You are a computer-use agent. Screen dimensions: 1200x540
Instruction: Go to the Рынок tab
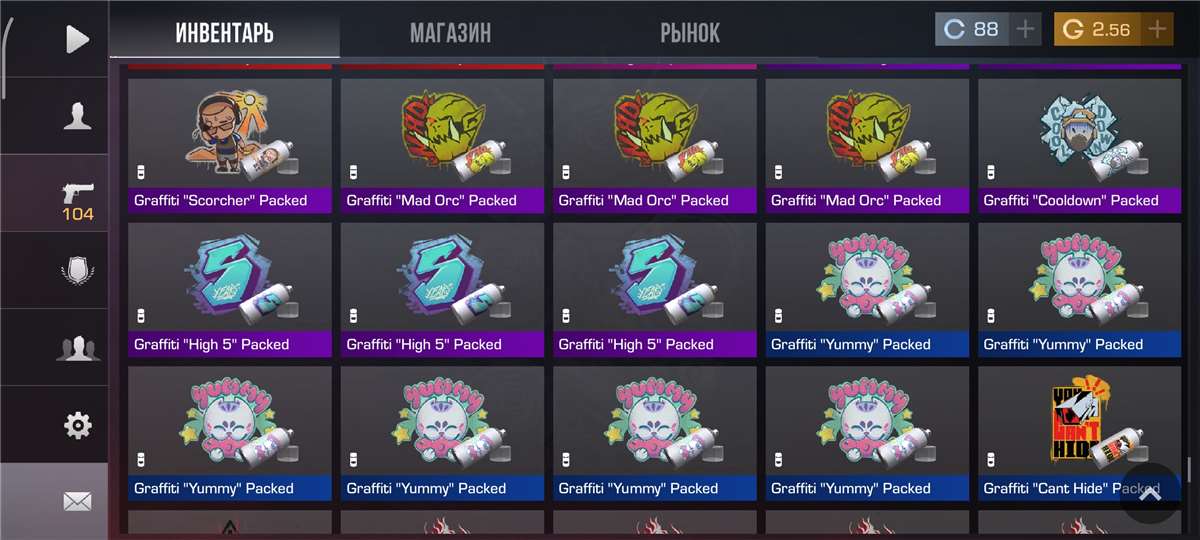click(x=689, y=32)
